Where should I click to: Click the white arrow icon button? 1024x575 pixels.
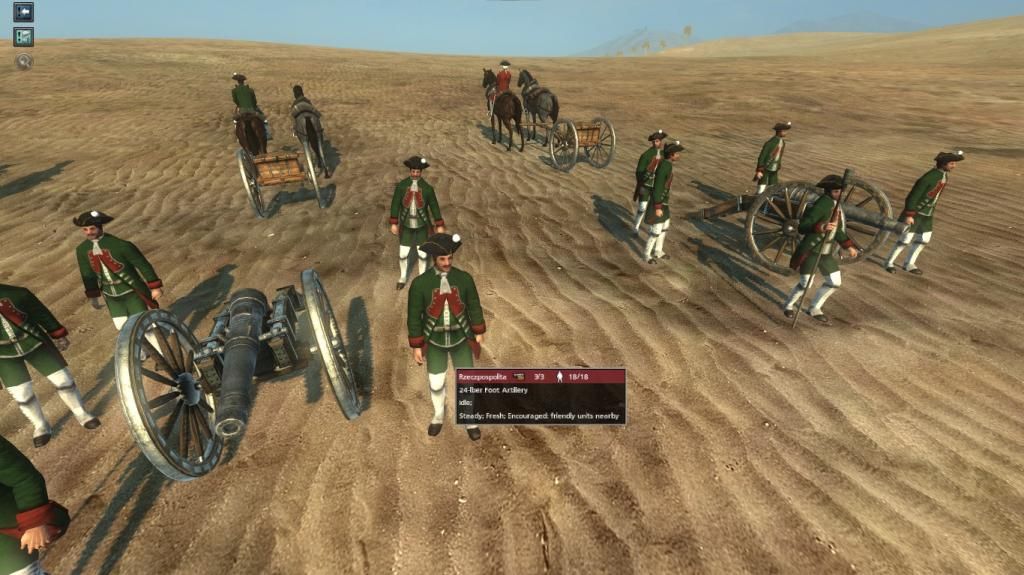coord(23,12)
